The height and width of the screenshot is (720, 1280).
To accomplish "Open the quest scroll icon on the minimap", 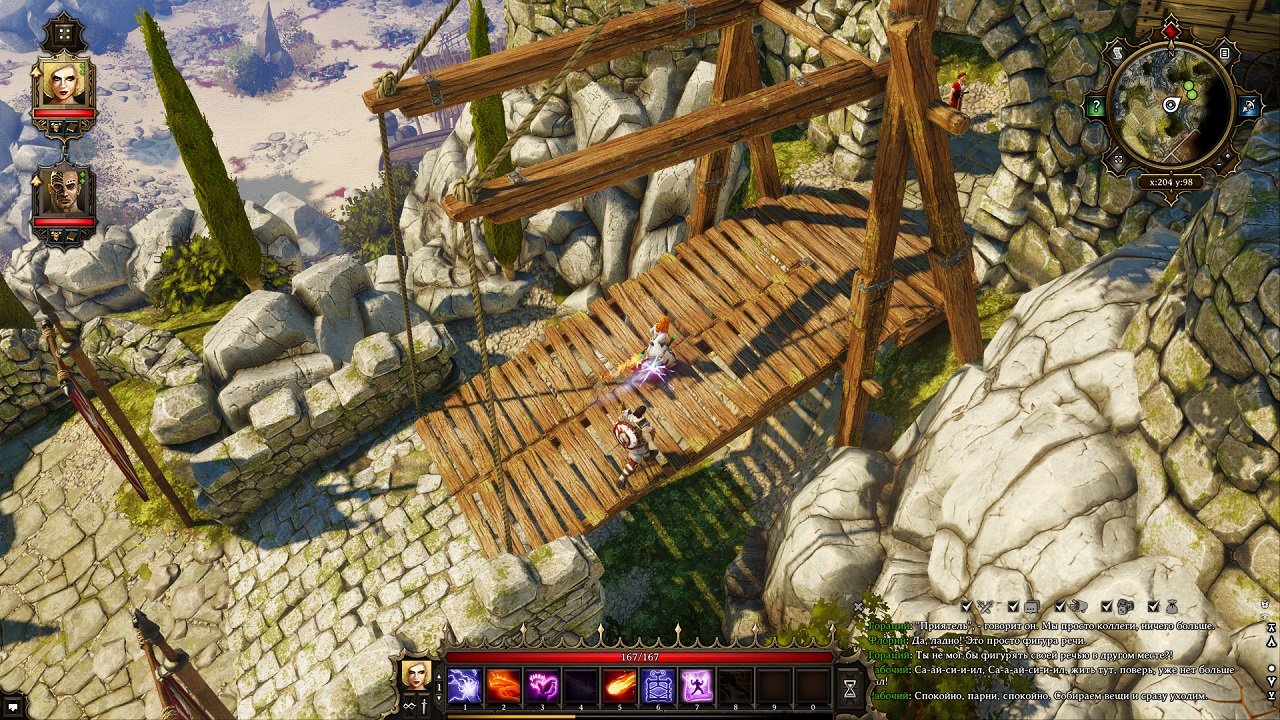I will pyautogui.click(x=1119, y=52).
